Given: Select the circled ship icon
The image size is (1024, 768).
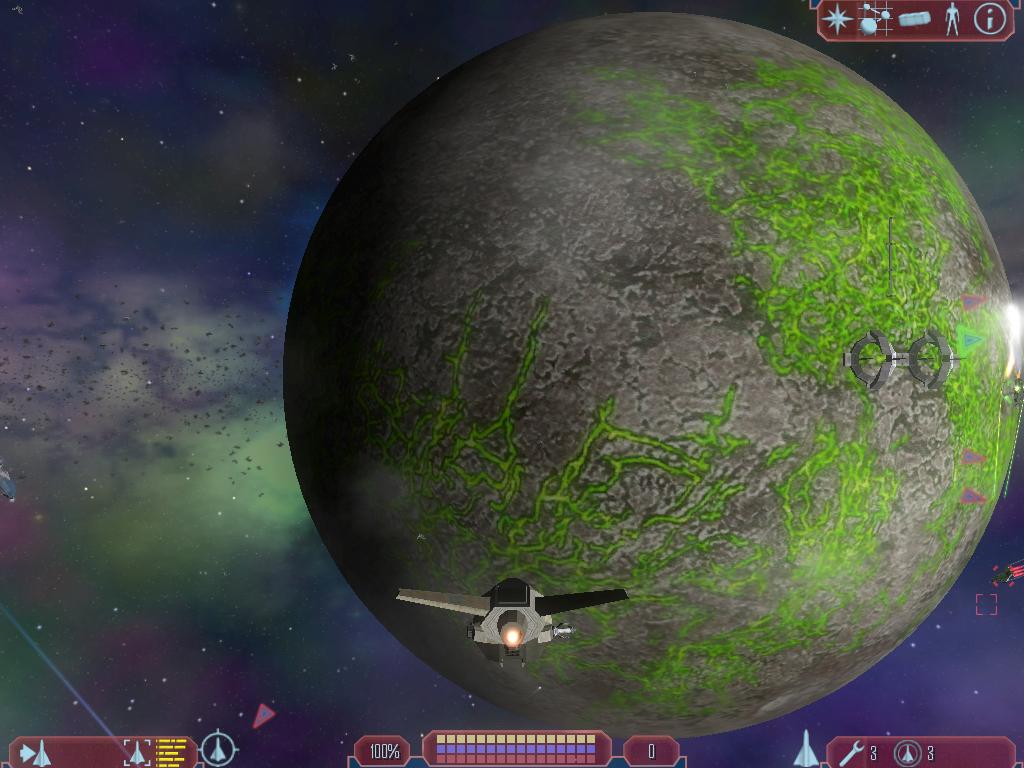Looking at the screenshot, I should click(x=907, y=752).
